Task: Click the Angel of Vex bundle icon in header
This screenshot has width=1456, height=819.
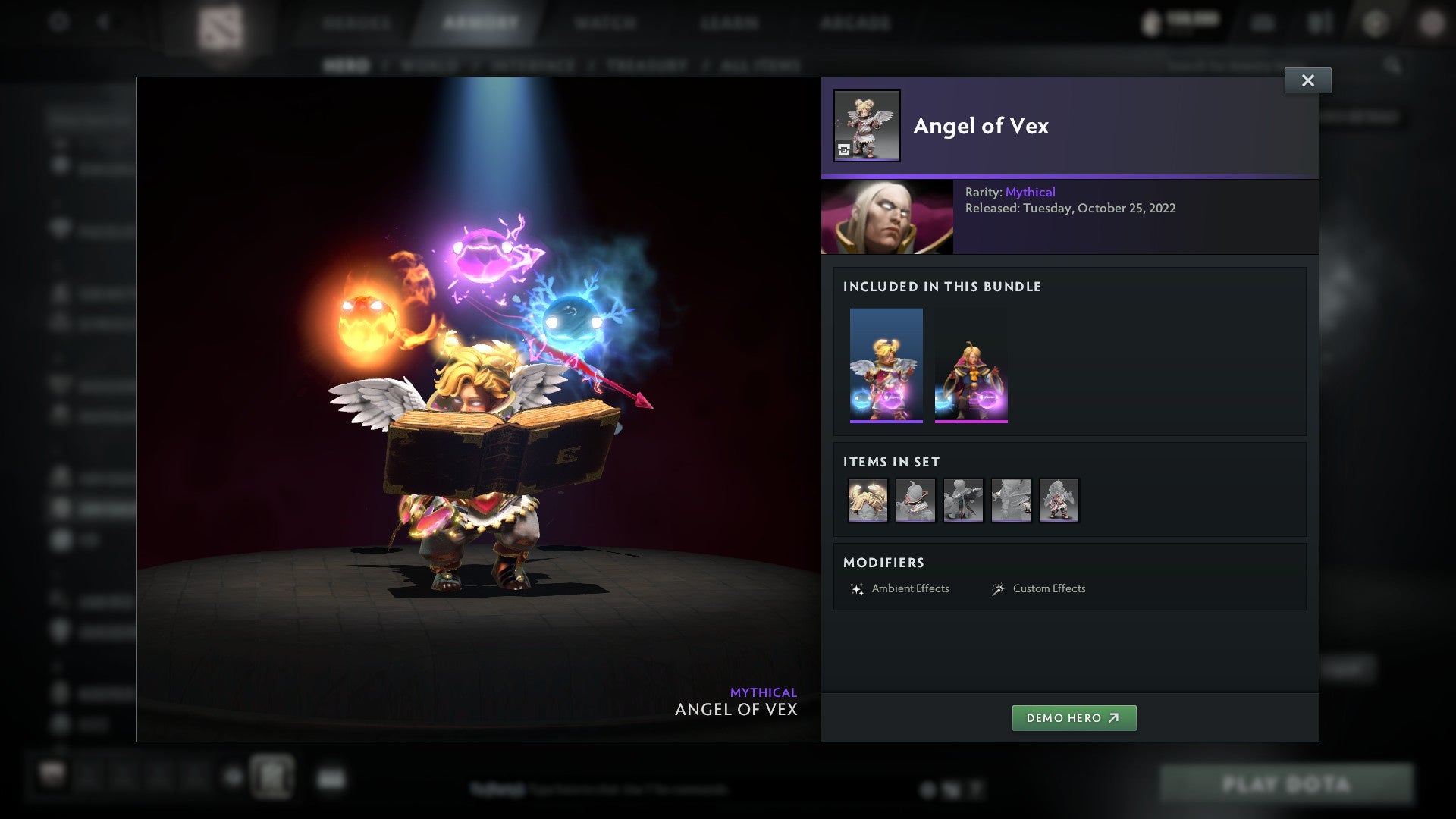Action: [x=867, y=126]
